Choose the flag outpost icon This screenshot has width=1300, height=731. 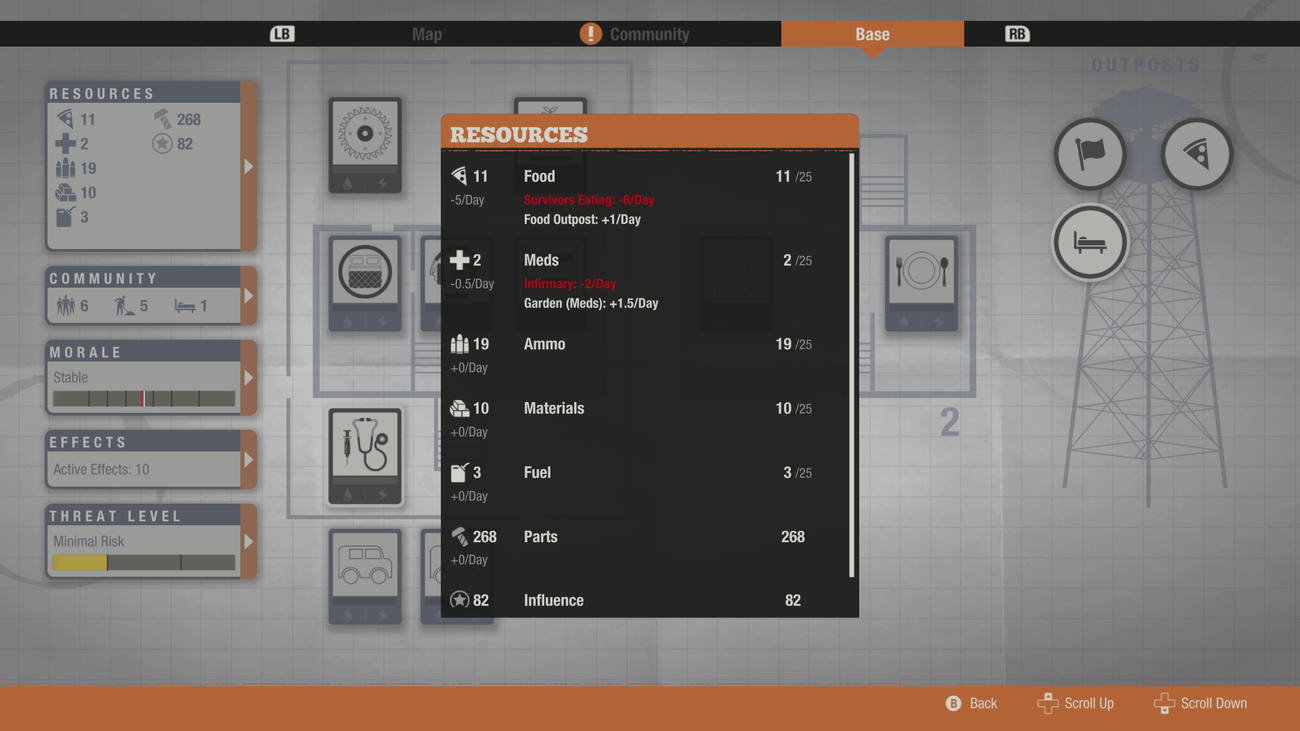coord(1090,154)
